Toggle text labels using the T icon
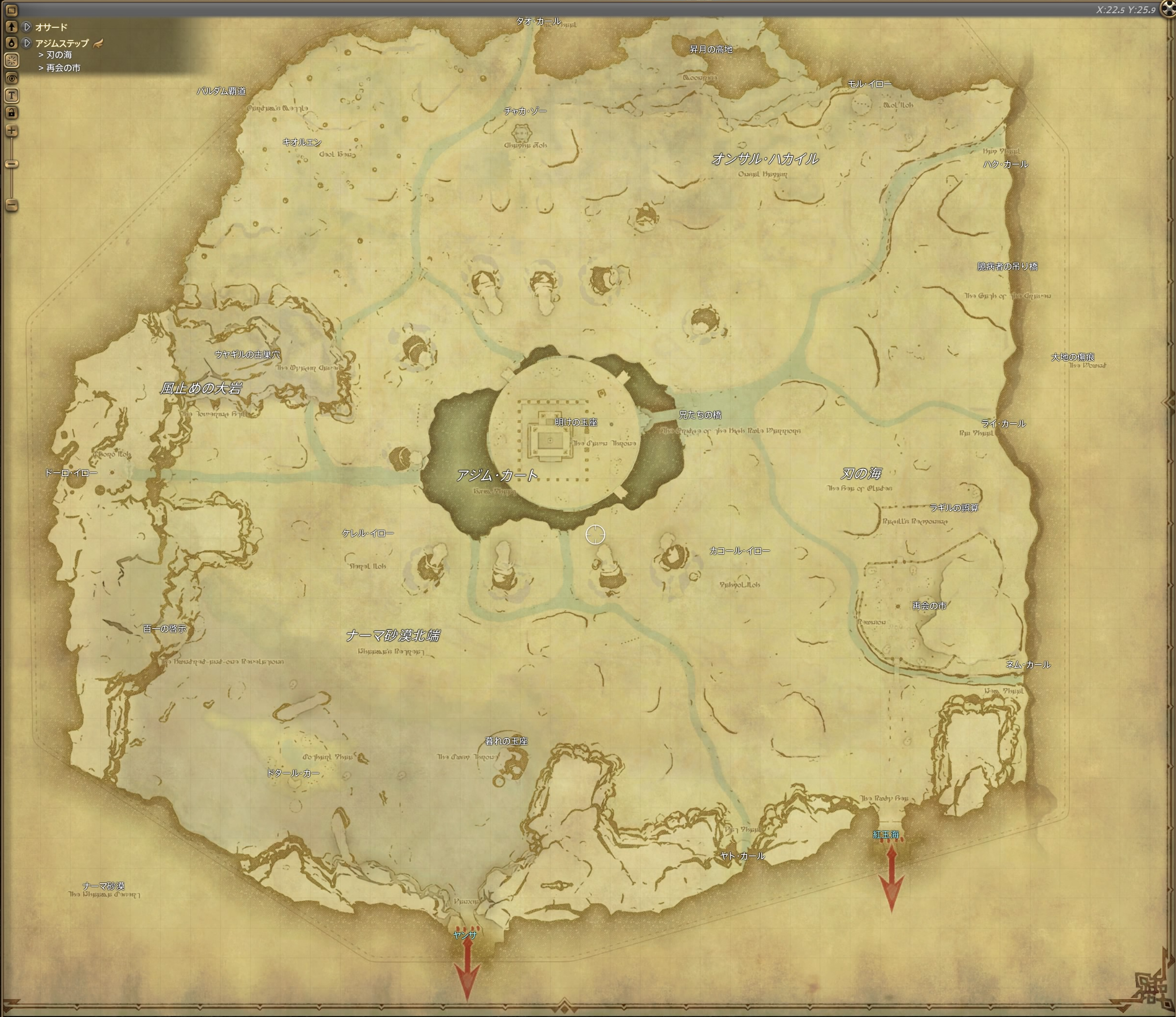1176x1017 pixels. point(12,96)
